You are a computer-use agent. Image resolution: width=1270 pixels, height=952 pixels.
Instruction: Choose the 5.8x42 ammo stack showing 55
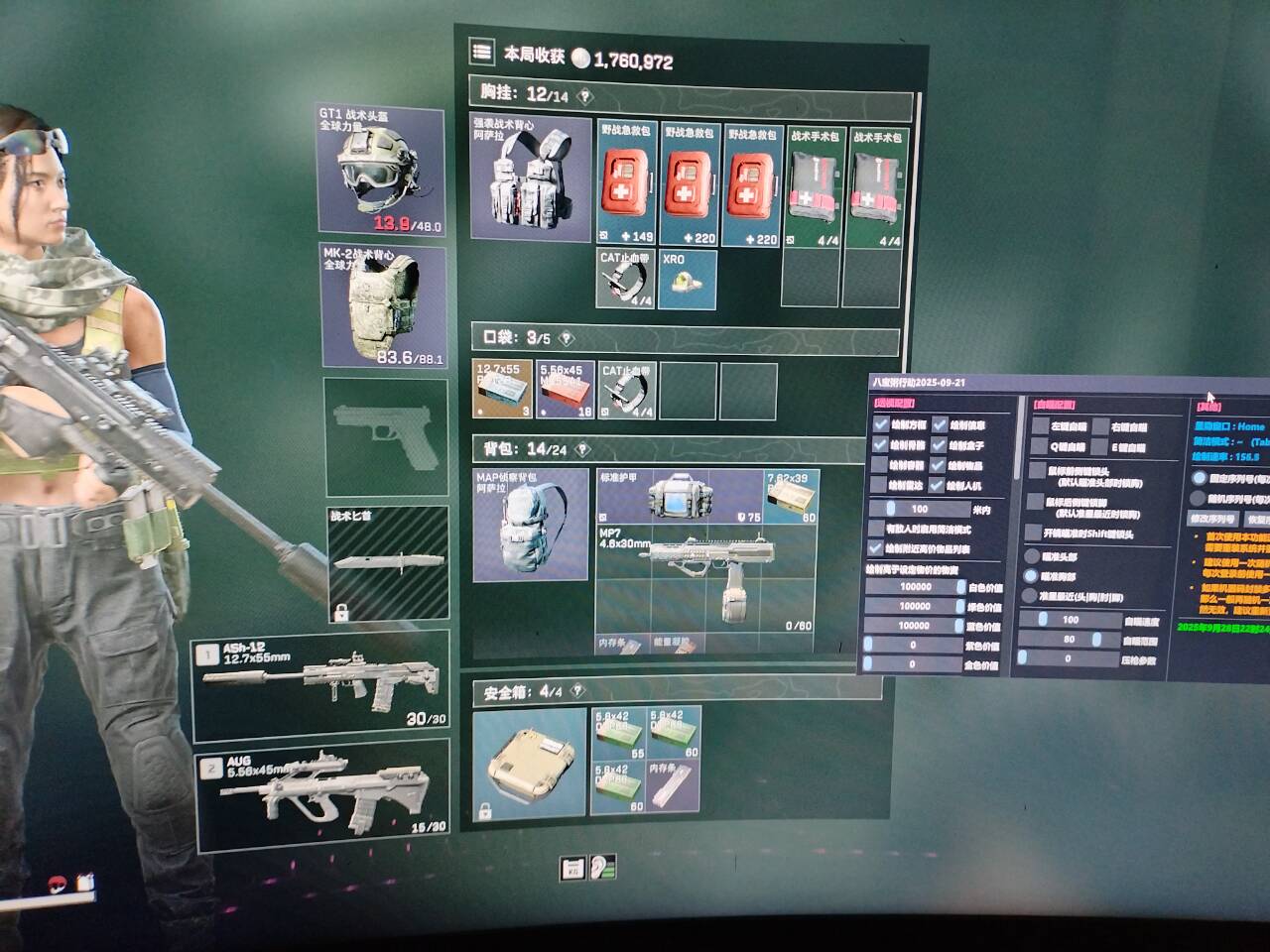618,733
